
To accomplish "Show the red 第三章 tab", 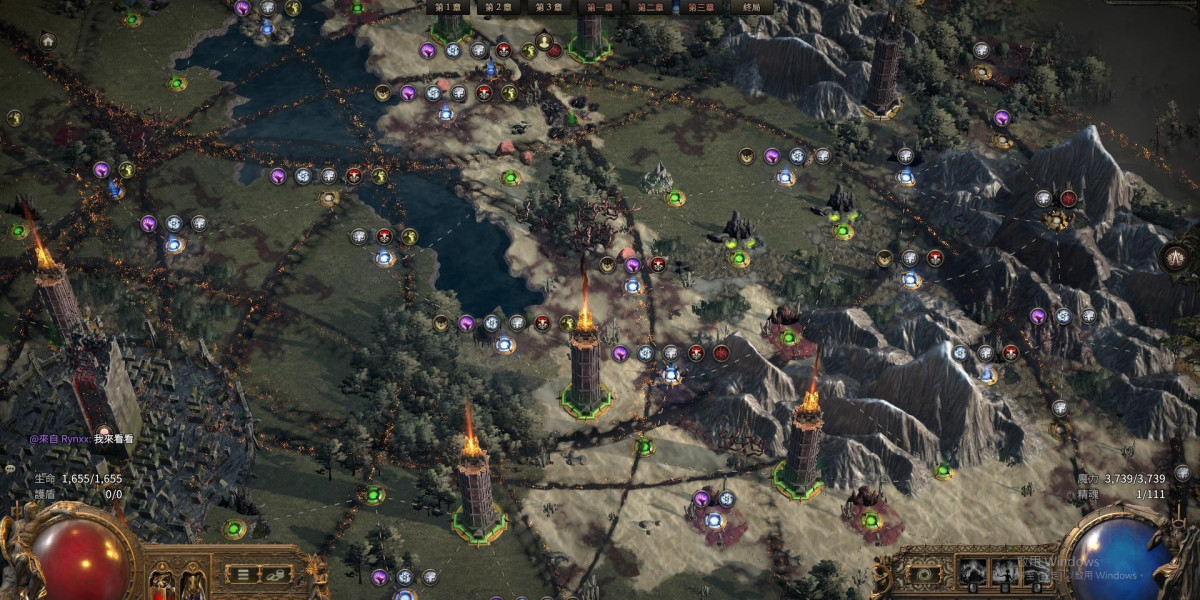I will (701, 7).
